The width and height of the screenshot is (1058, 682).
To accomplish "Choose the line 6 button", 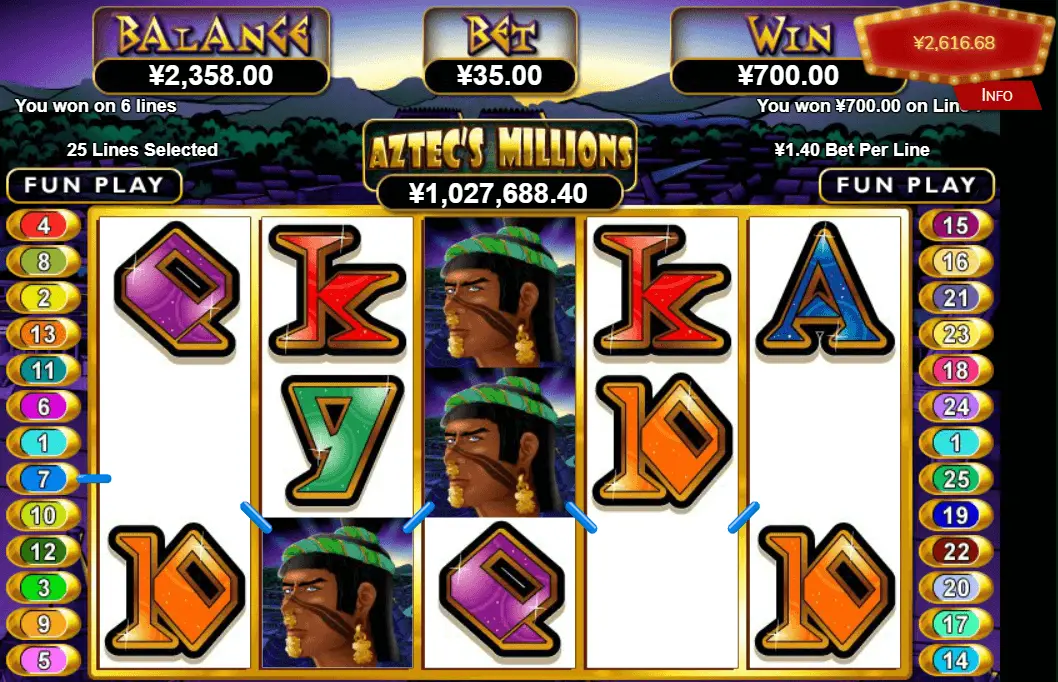I will click(x=43, y=406).
